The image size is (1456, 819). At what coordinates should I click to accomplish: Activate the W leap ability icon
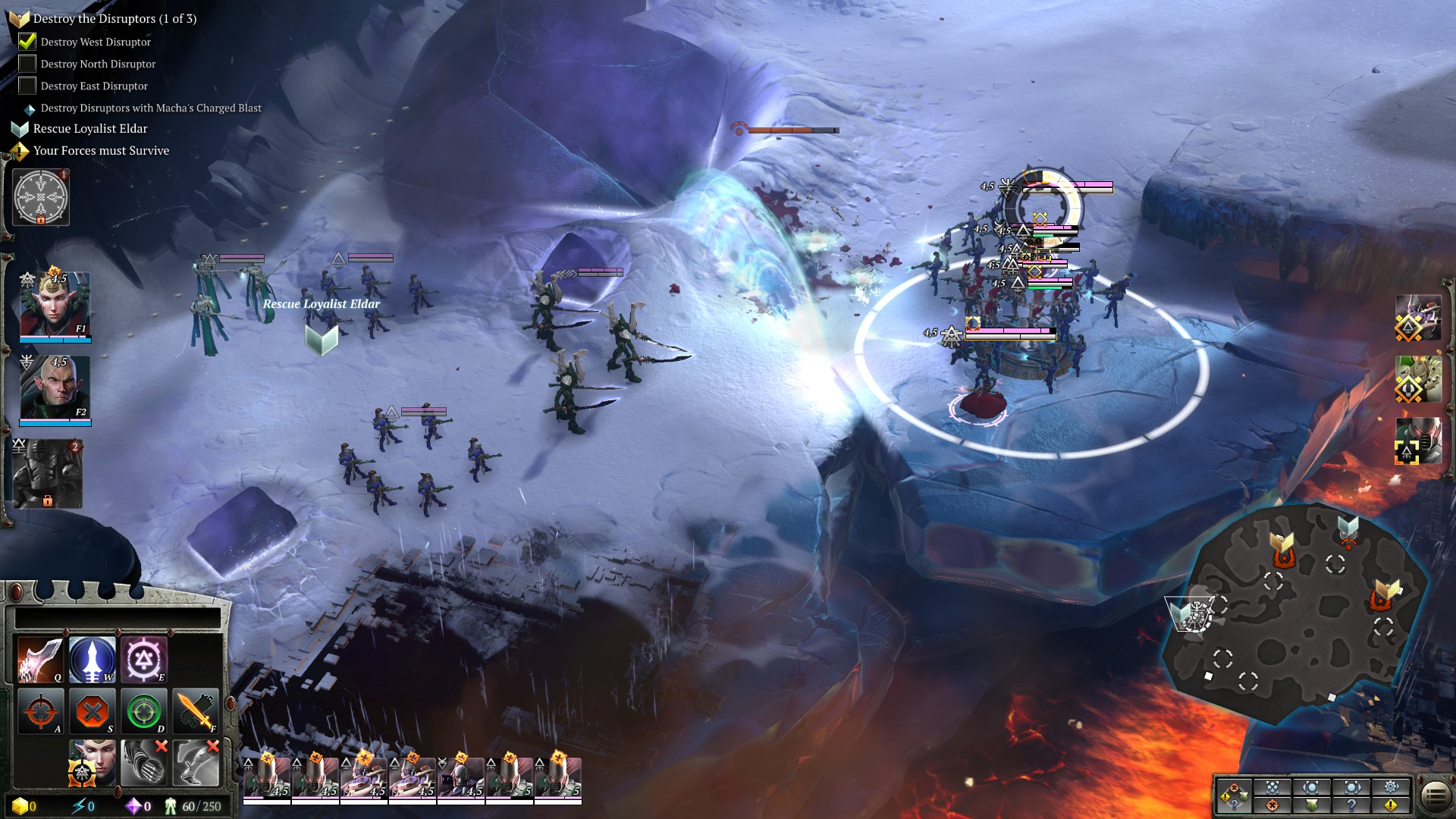[93, 659]
